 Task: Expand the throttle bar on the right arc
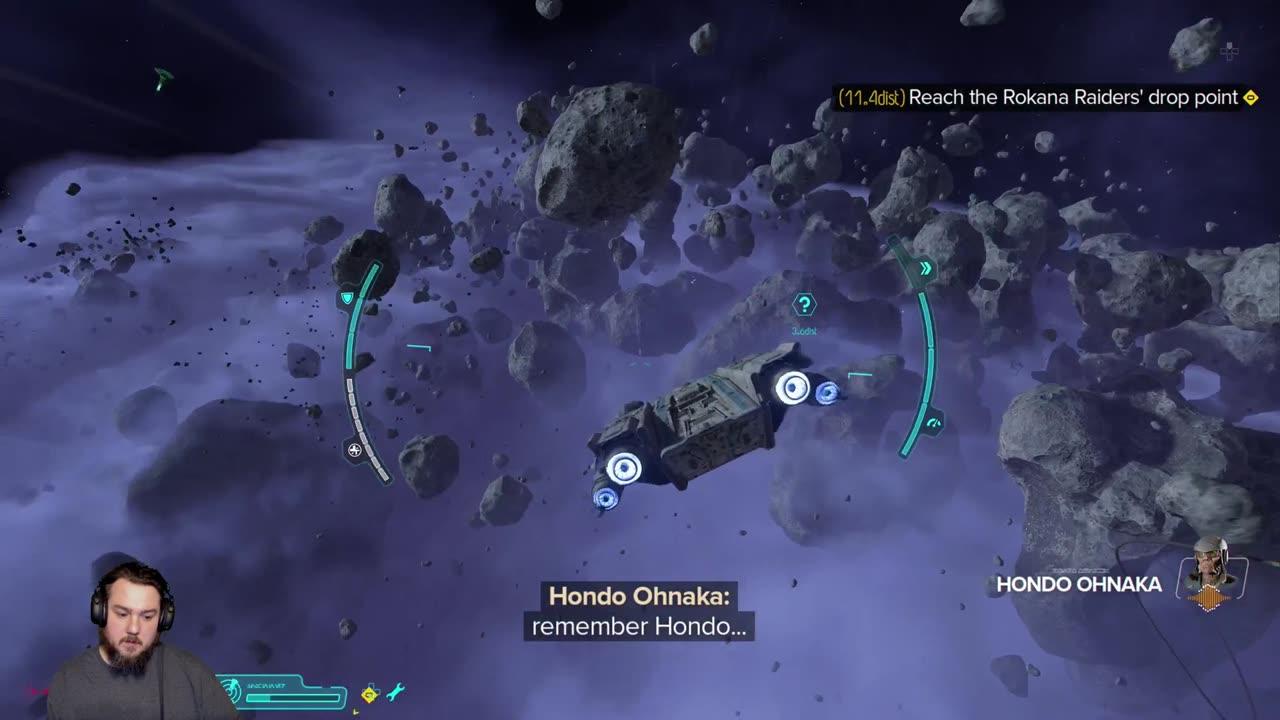click(x=929, y=348)
